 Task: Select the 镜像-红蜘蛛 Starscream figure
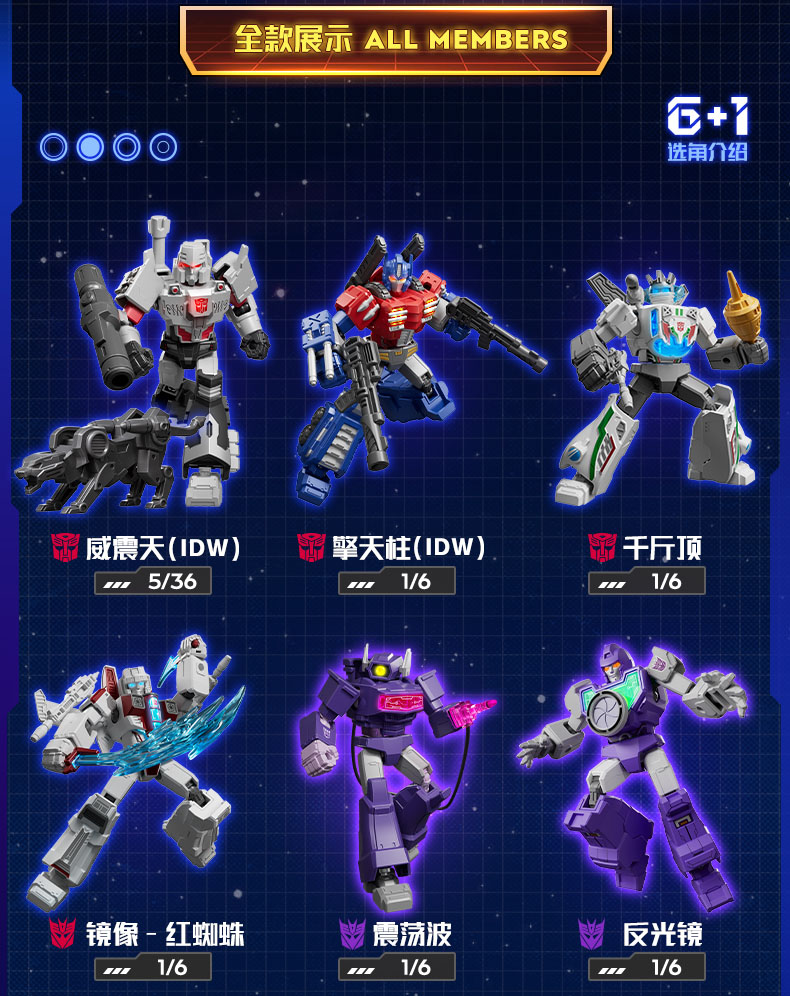140,760
